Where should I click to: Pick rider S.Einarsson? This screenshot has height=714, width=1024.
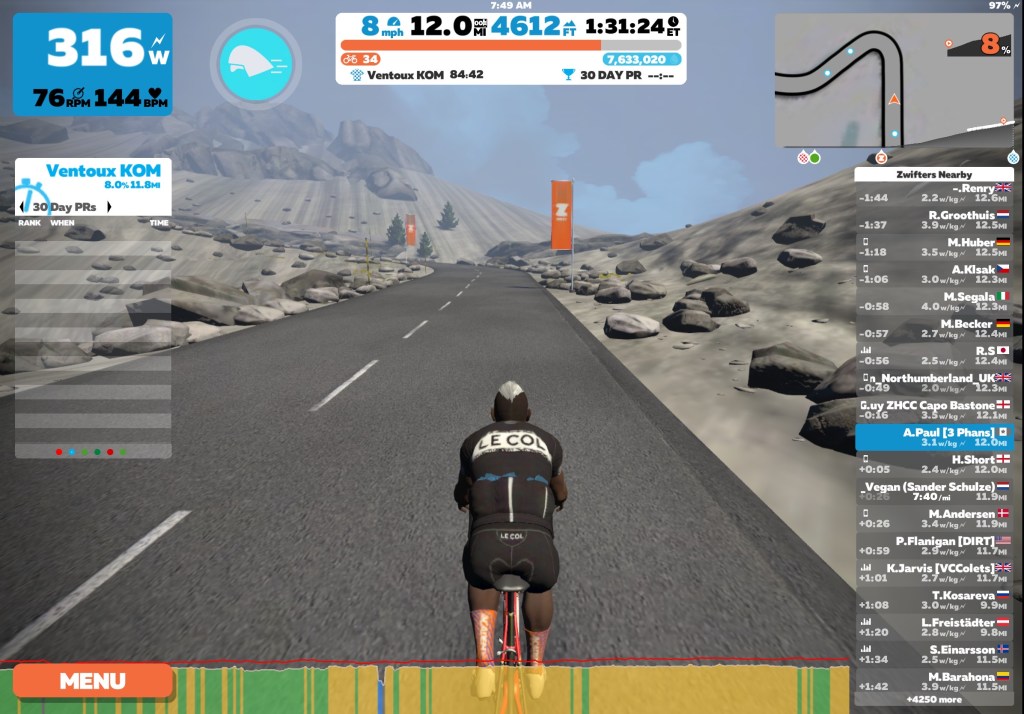pyautogui.click(x=934, y=654)
